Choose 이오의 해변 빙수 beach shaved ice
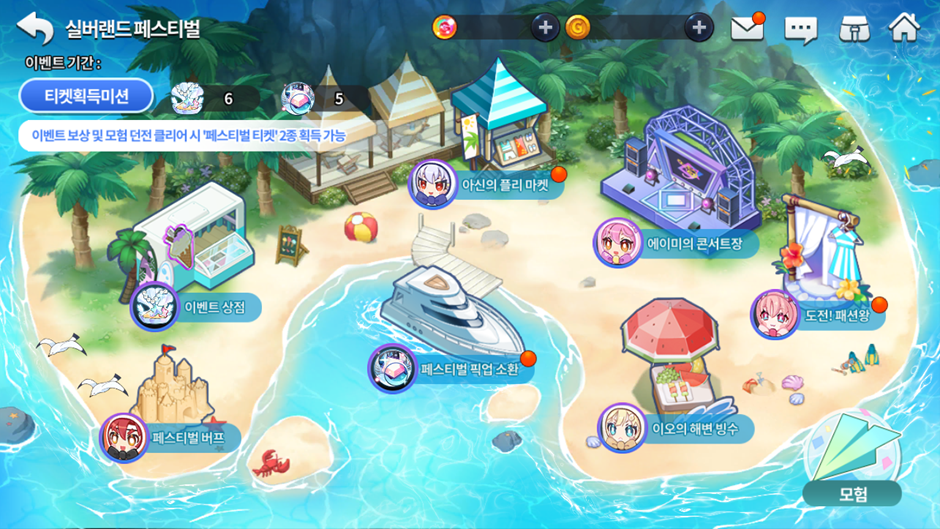 point(675,429)
